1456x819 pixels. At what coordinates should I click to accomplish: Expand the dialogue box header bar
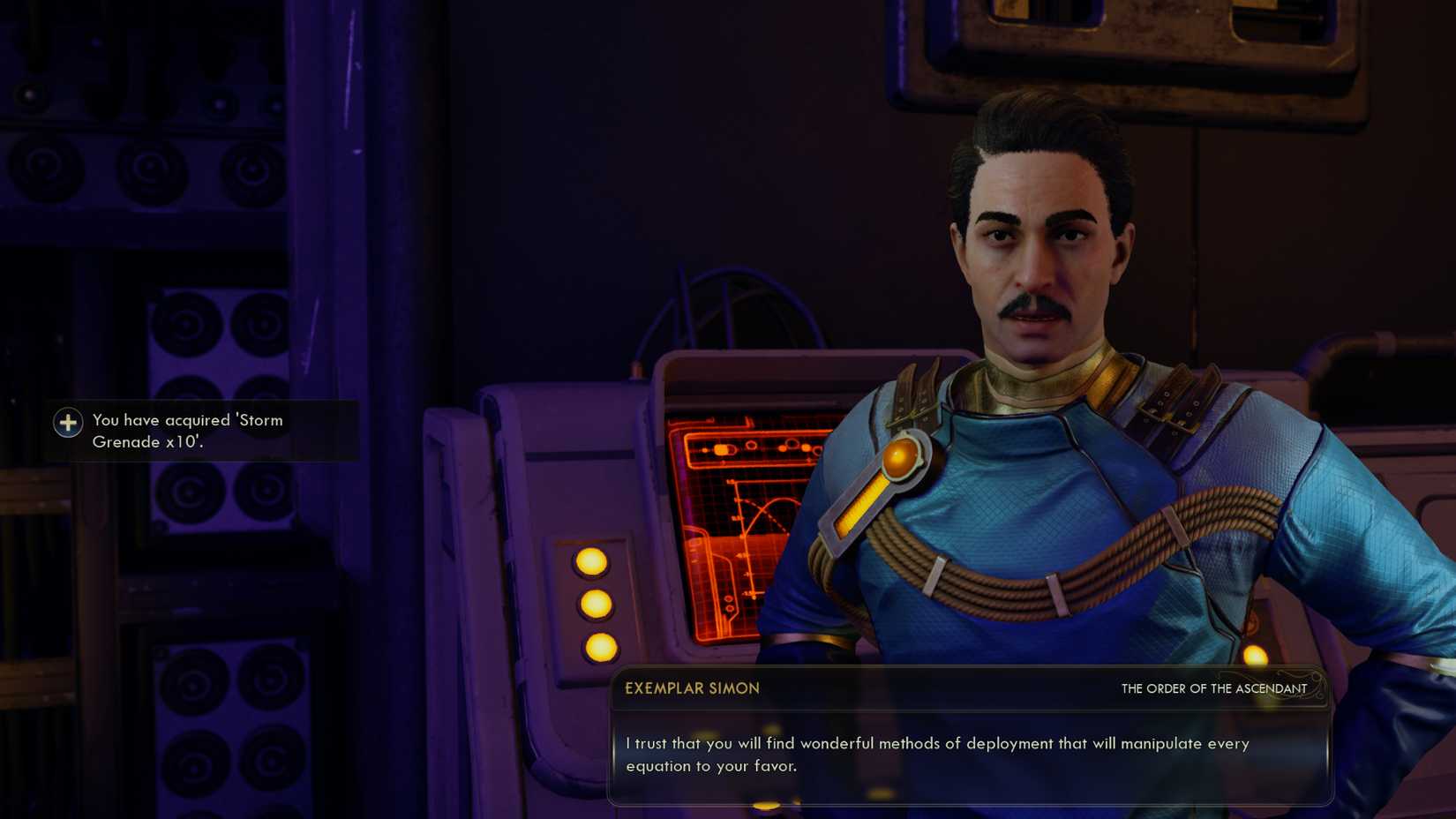971,688
